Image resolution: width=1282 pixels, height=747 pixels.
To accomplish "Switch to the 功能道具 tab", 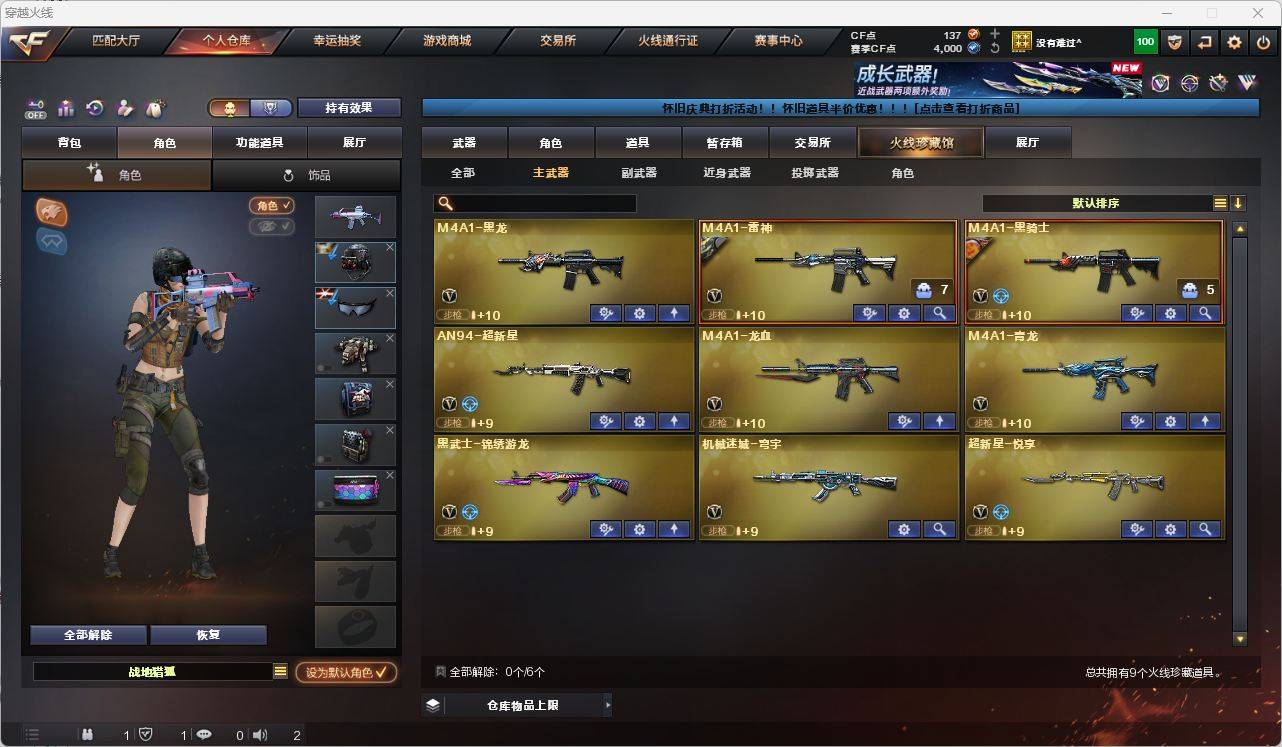I will point(259,143).
